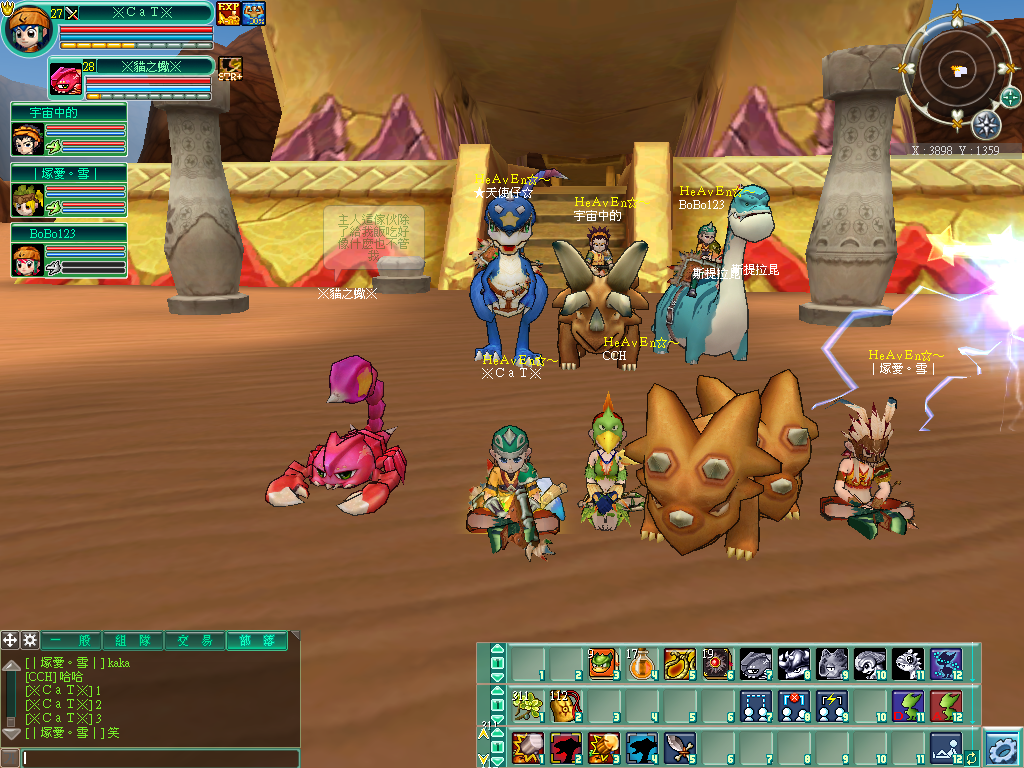
Task: Use the grape bunch item slot
Action: [x=526, y=706]
